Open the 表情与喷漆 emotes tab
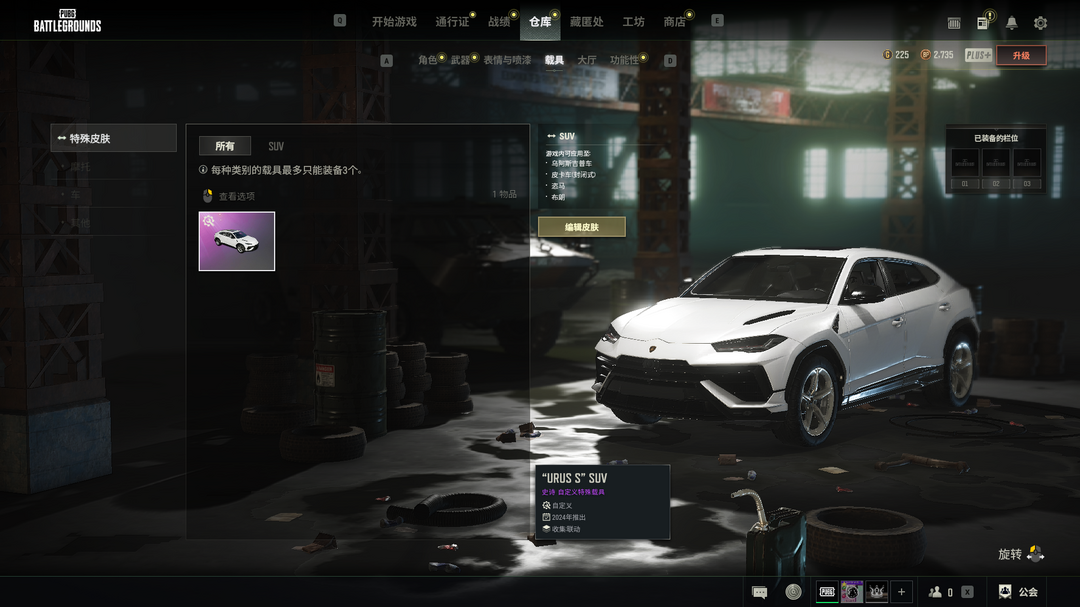Screen dimensions: 1080x607 [x=507, y=60]
